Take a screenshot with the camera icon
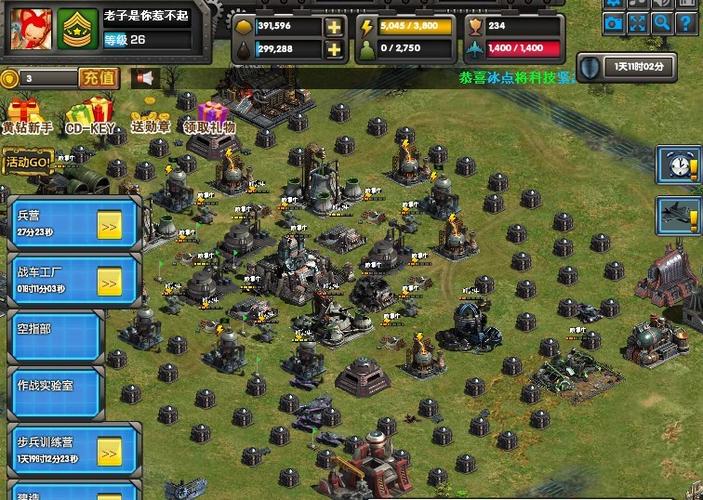 point(613,24)
